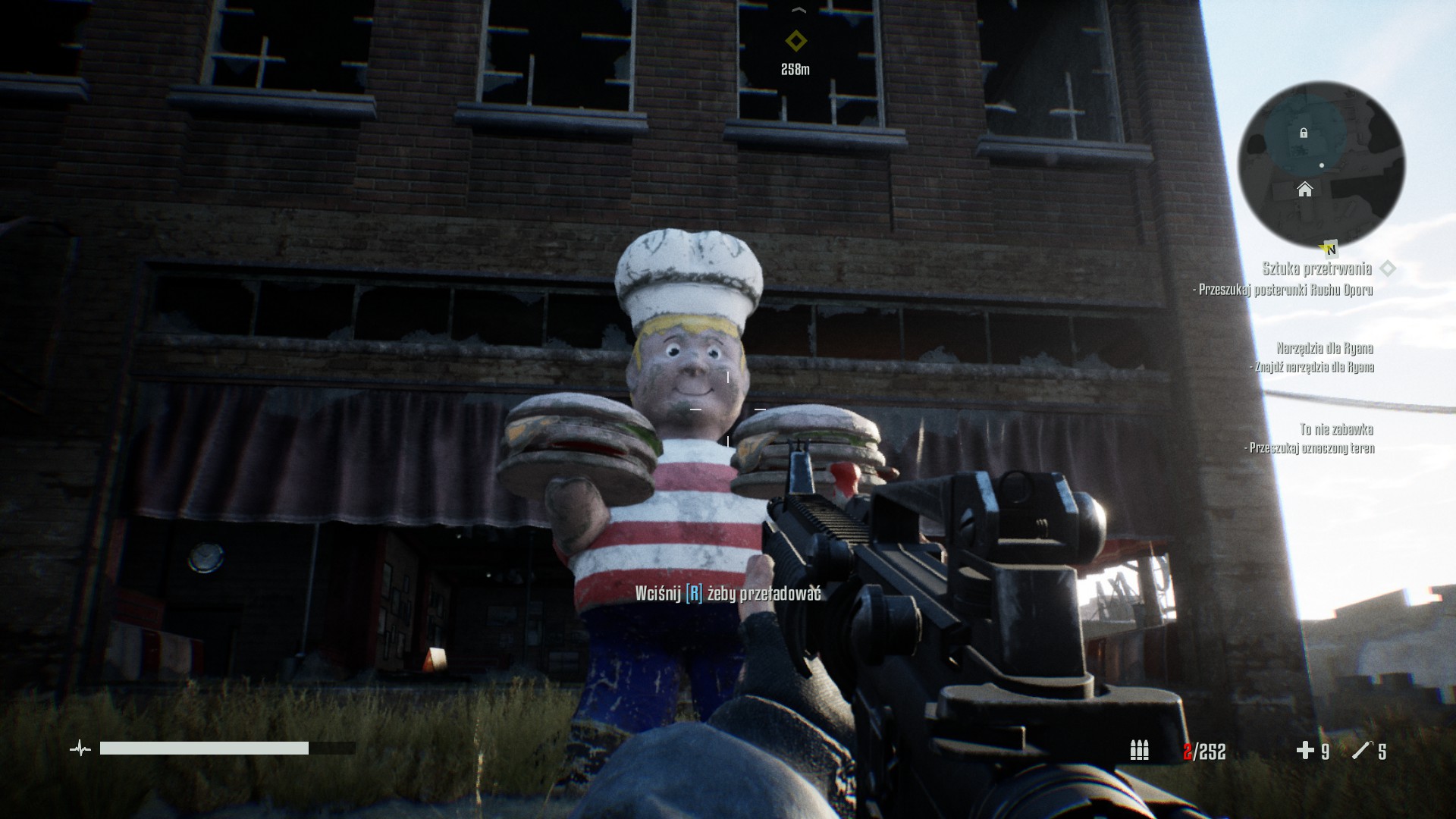Select the padlock marker on the minimap
1456x819 pixels.
[1304, 133]
